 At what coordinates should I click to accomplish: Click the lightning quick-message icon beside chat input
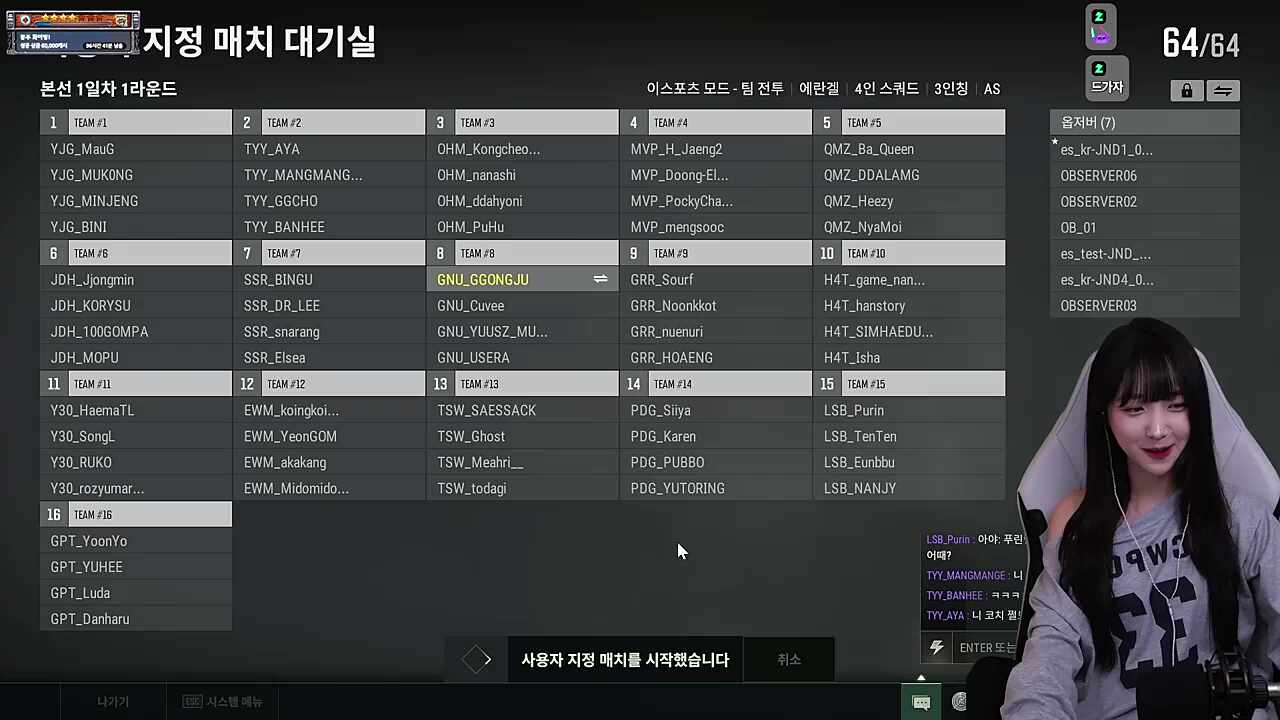936,647
